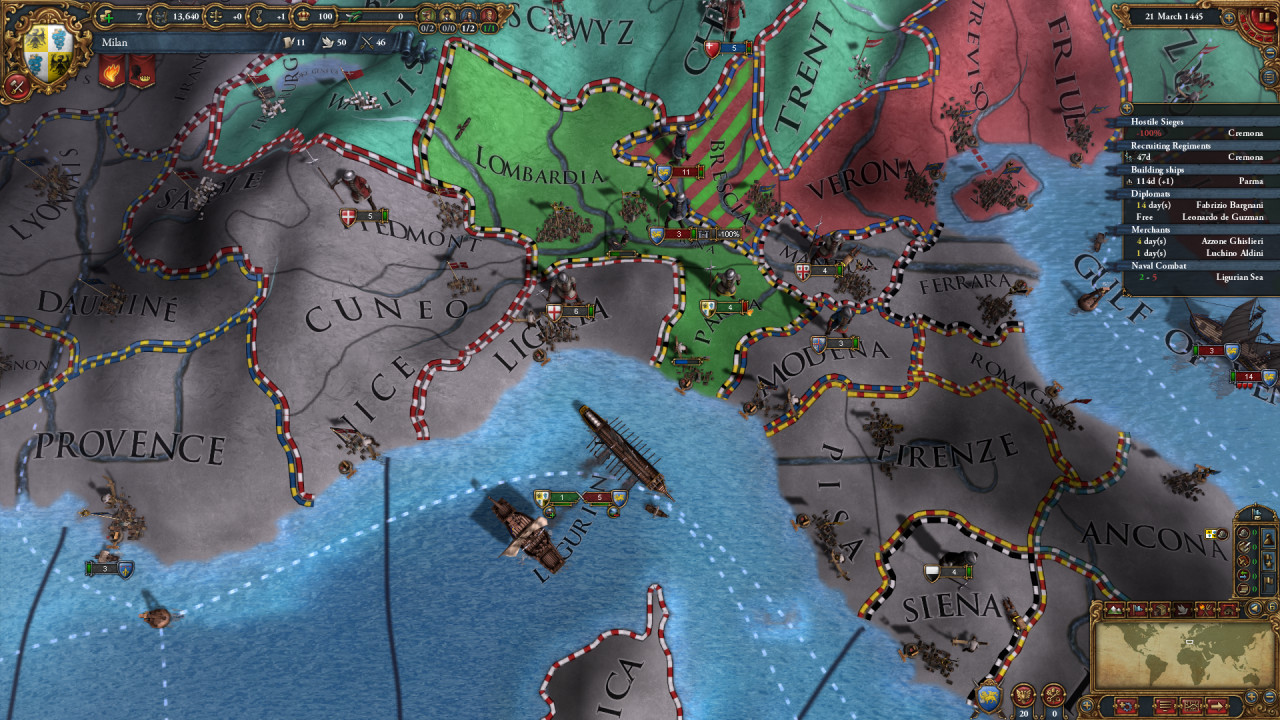Screen dimensions: 1280x720
Task: Open the Ligurian Sea naval combat entry
Action: 1197,277
